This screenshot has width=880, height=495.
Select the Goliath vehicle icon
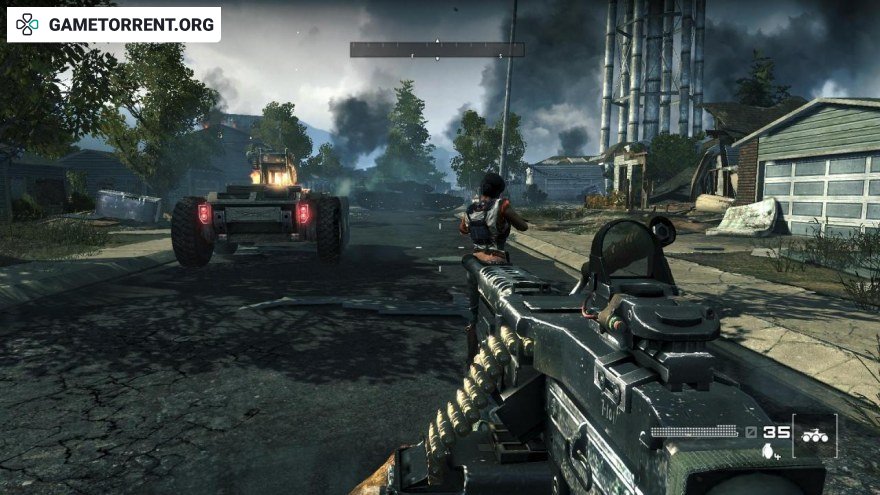[x=815, y=435]
